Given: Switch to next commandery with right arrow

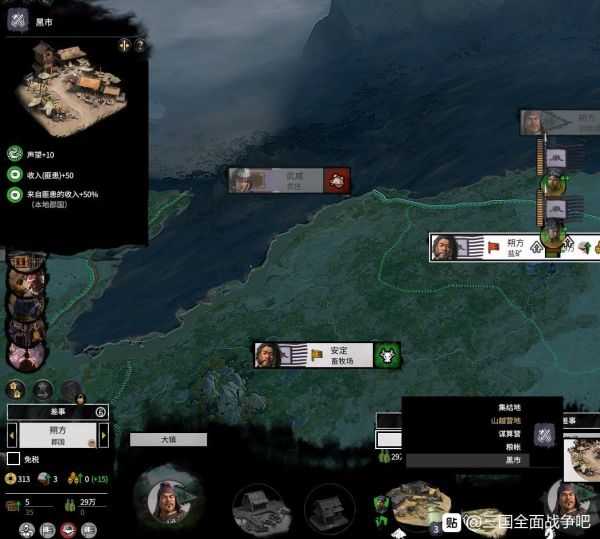Looking at the screenshot, I should point(103,435).
